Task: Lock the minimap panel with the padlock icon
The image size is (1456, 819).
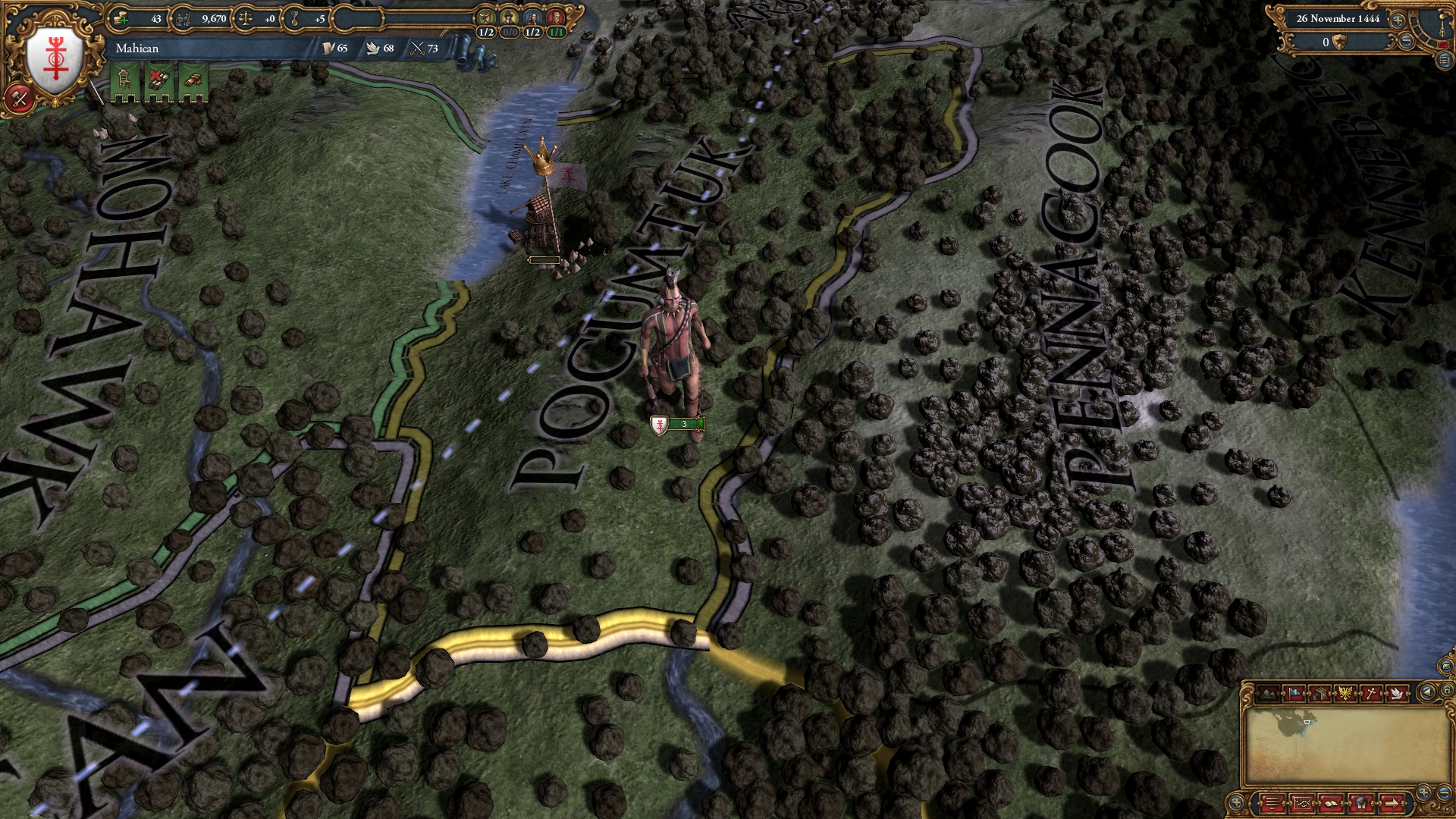Action: click(x=1447, y=690)
